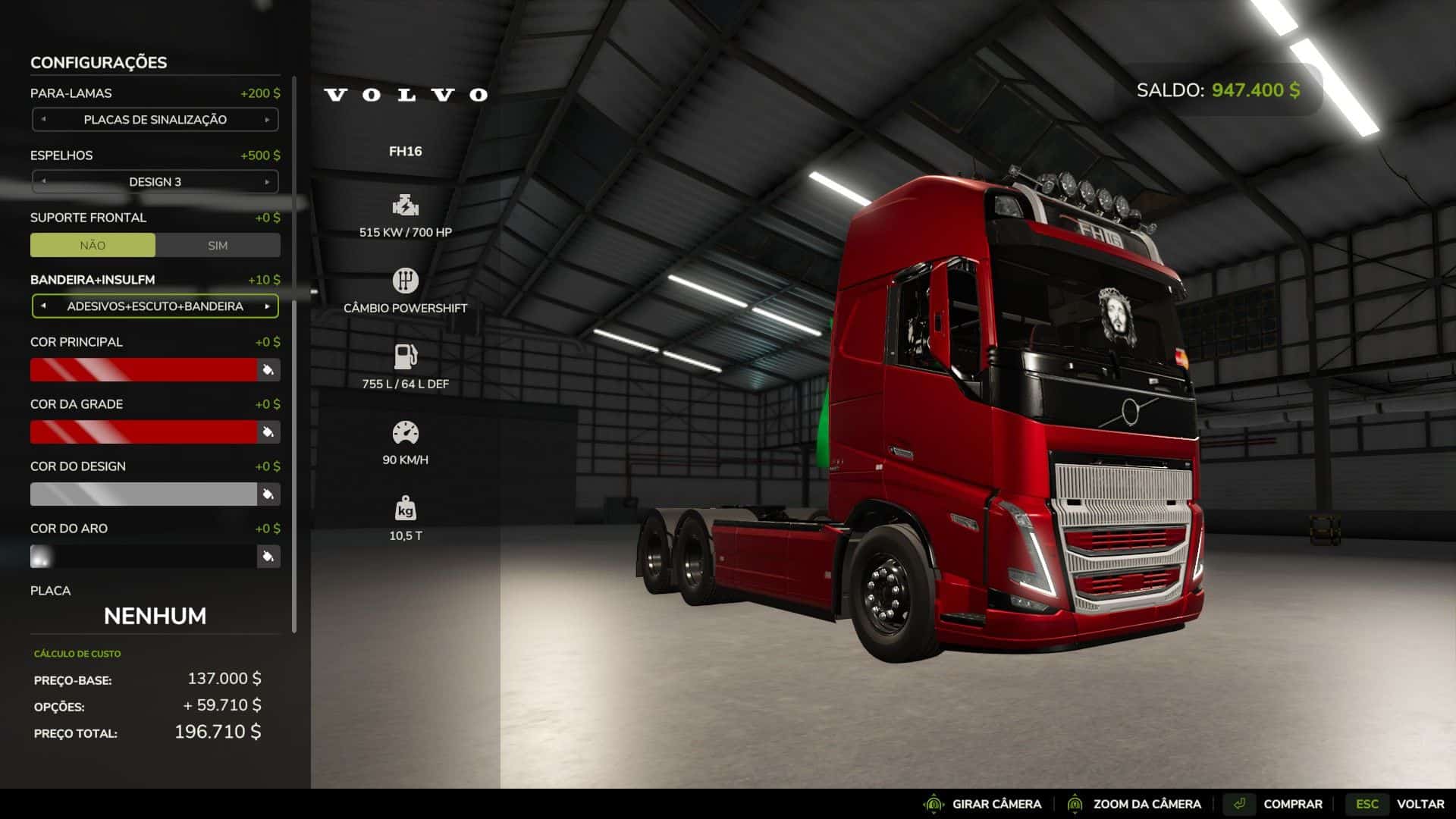Choose next Espelhos design arrow

click(x=267, y=182)
